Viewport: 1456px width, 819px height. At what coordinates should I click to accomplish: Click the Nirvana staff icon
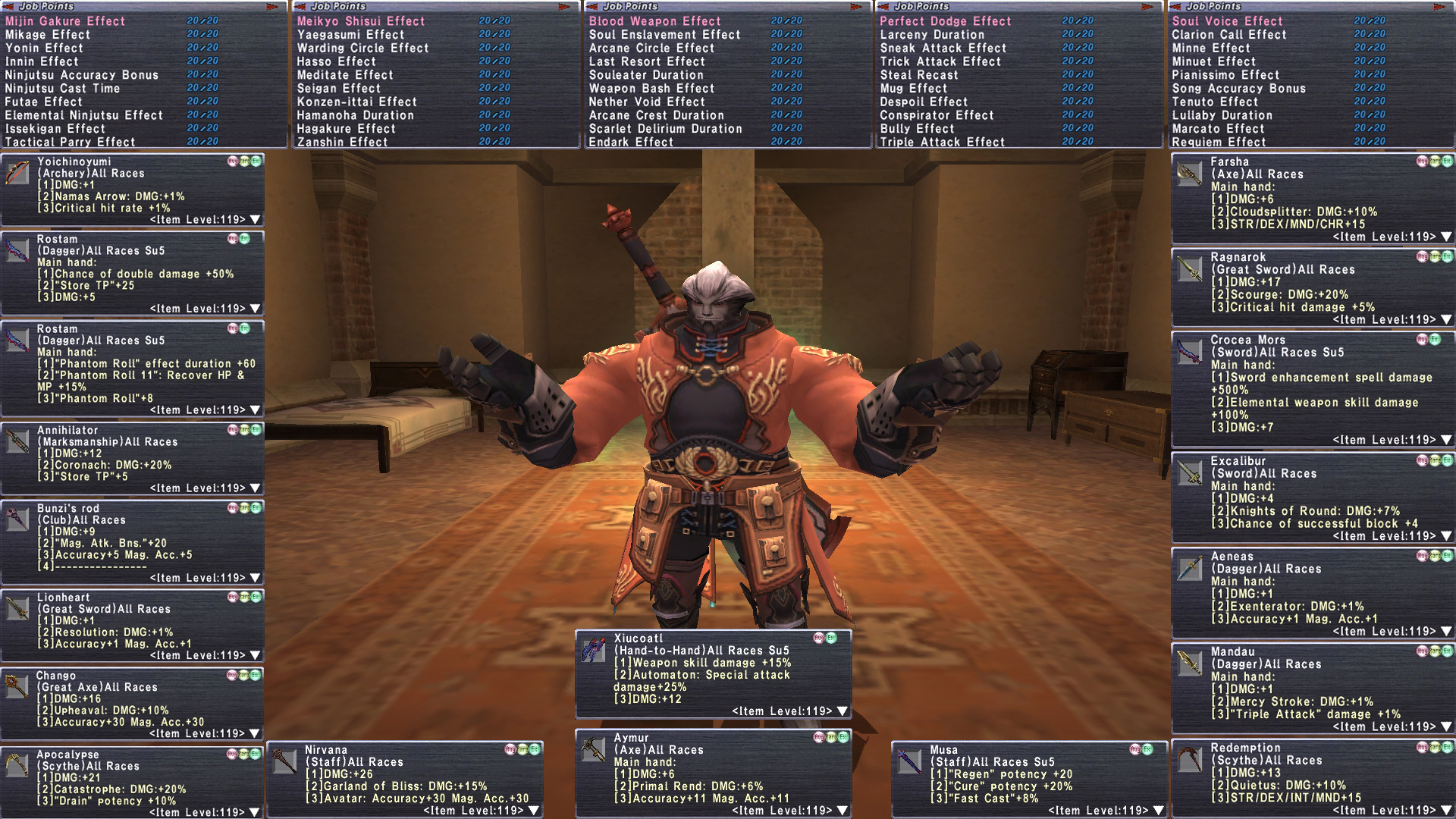coord(285,761)
